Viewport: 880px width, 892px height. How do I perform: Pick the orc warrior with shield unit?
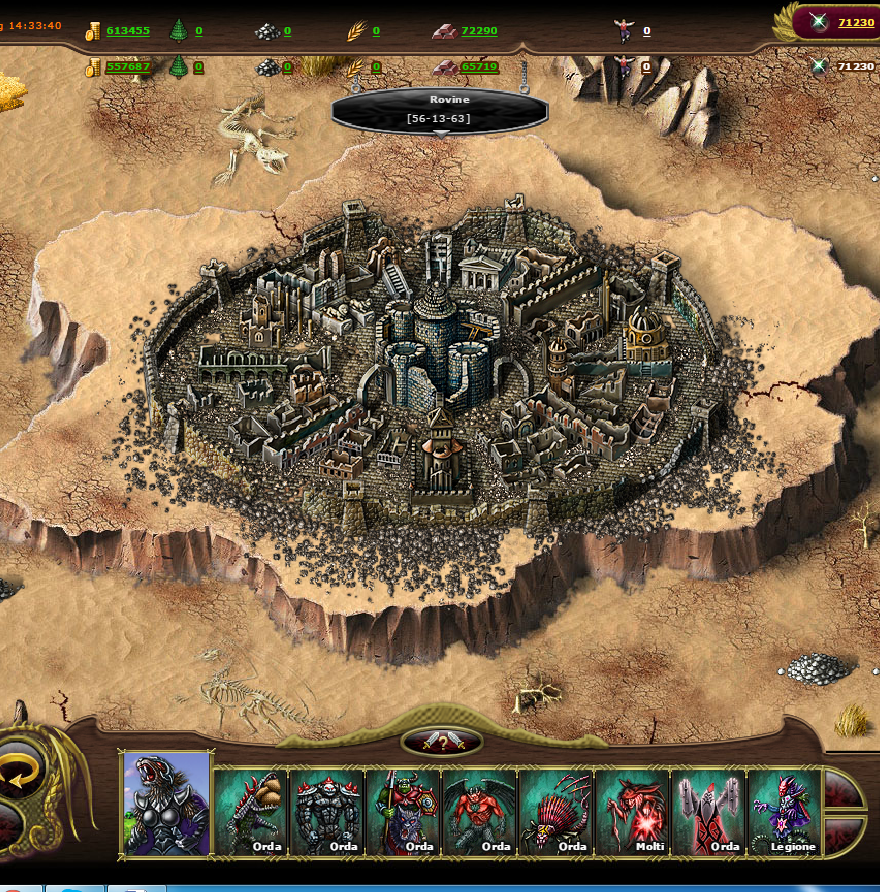point(404,812)
